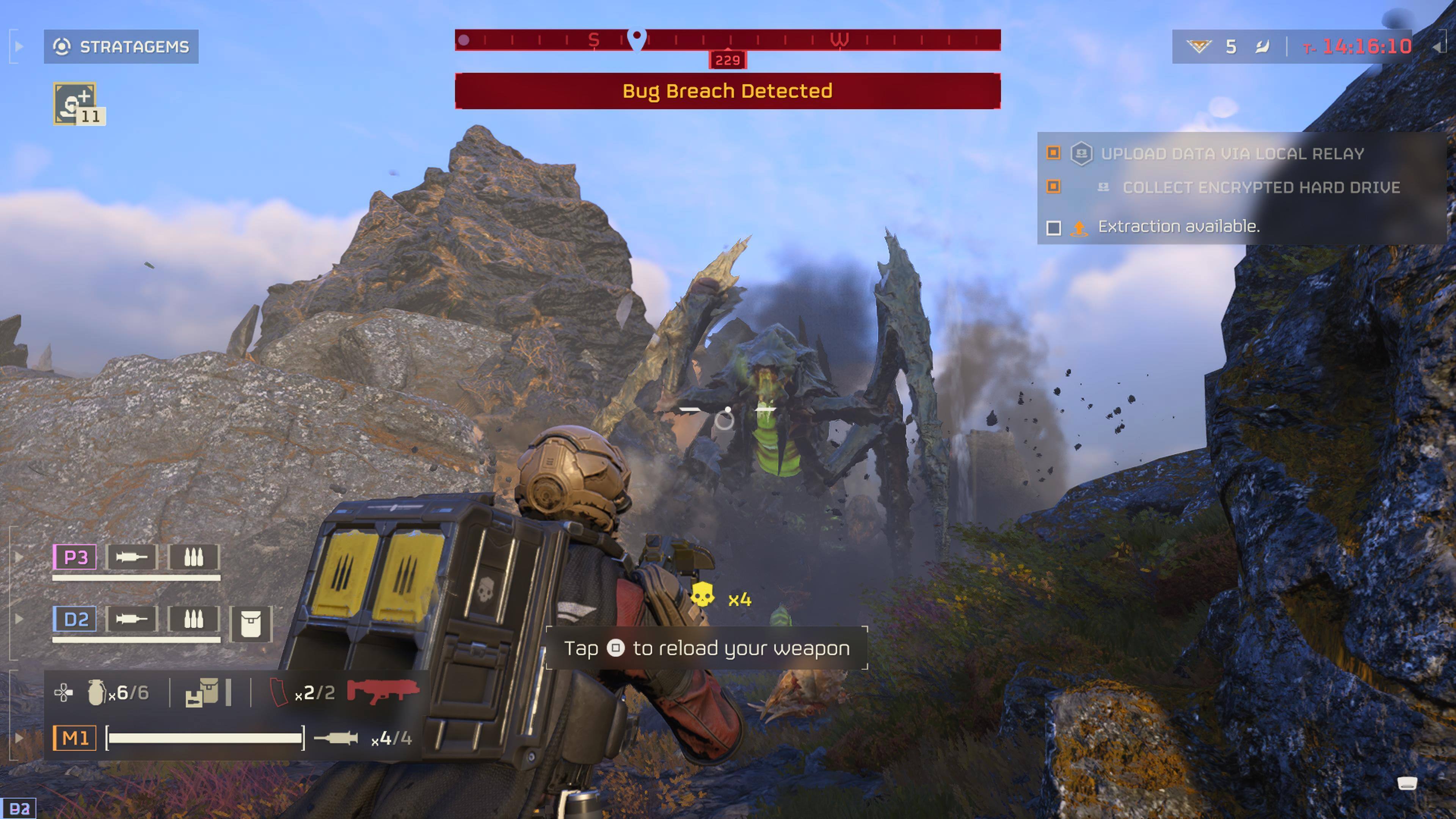The height and width of the screenshot is (819, 1456).
Task: Choose the grenade icon
Action: 96,692
